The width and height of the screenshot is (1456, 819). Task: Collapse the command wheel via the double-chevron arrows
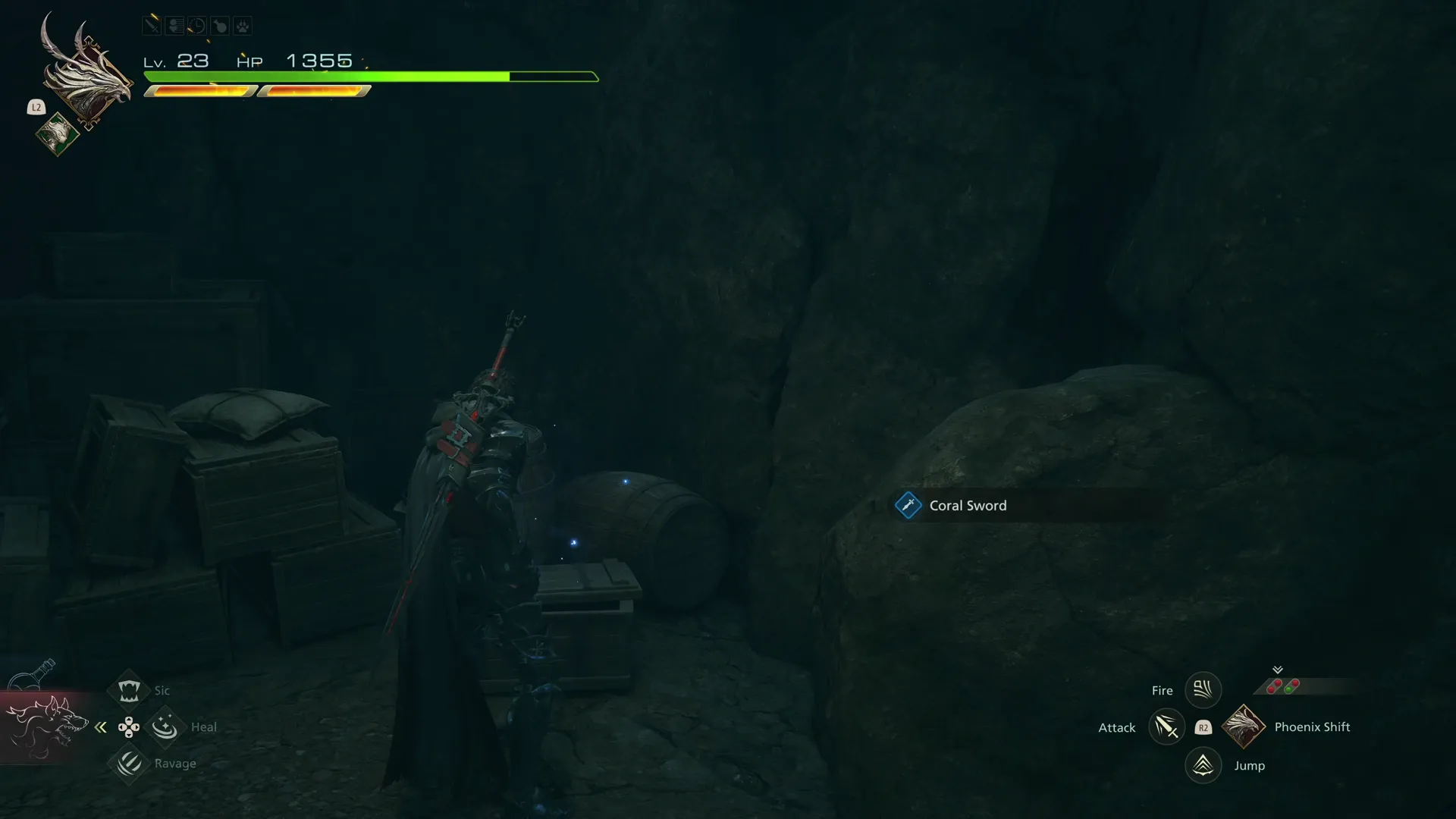coord(101,726)
